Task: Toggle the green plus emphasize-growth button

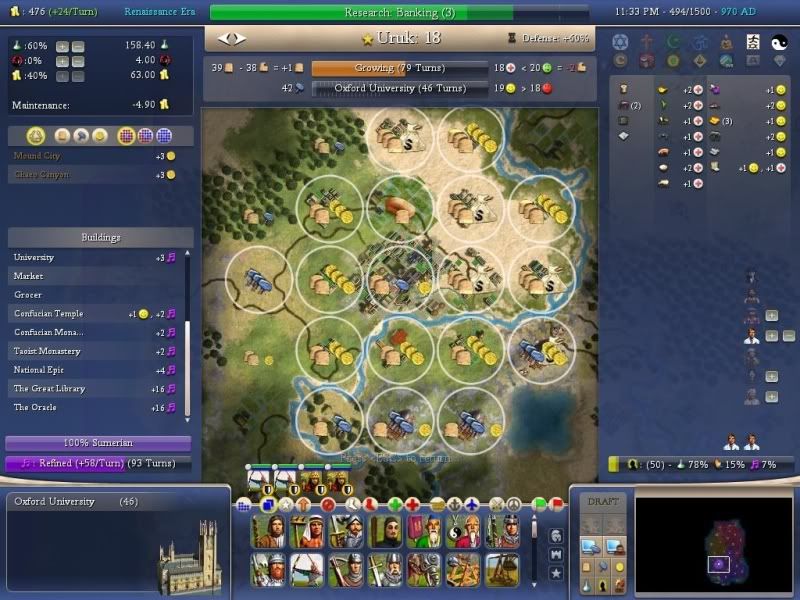Action: tap(396, 504)
